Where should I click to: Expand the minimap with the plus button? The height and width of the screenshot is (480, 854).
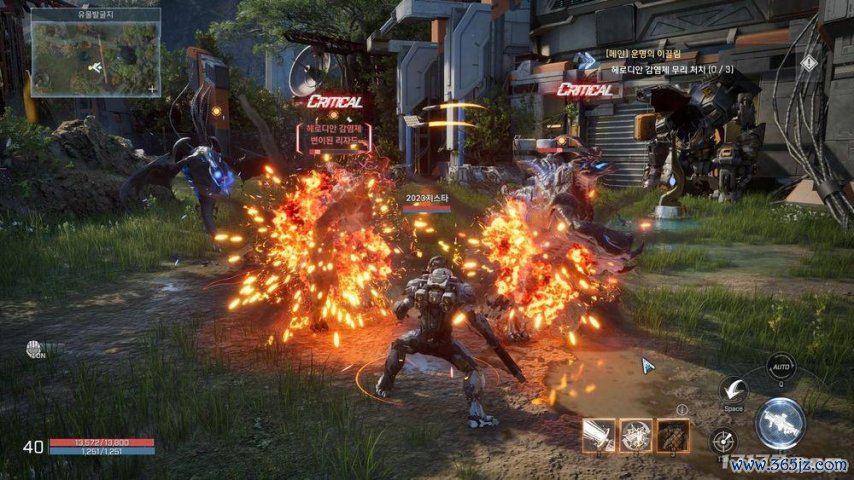[x=152, y=89]
